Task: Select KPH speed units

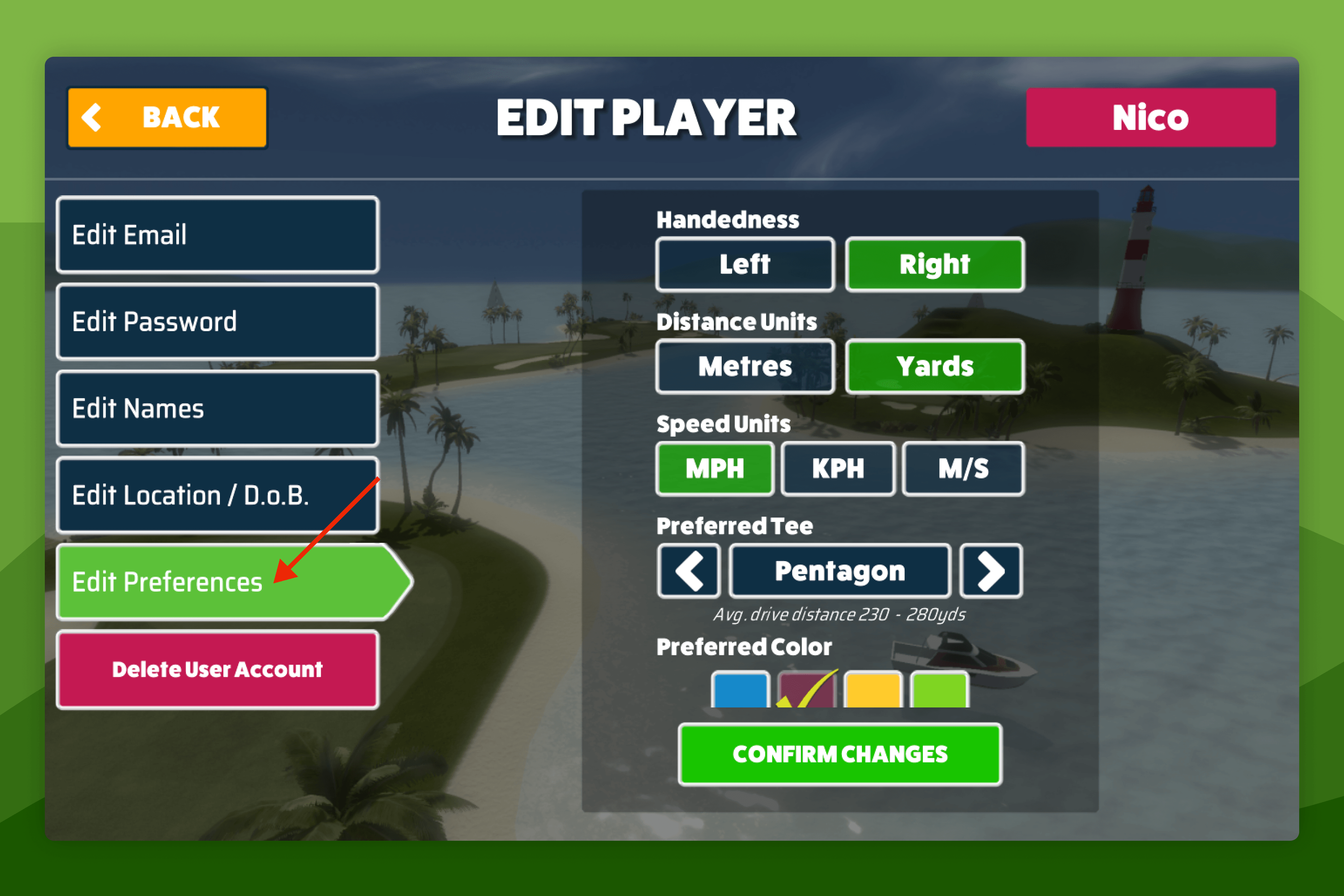Action: pos(838,469)
